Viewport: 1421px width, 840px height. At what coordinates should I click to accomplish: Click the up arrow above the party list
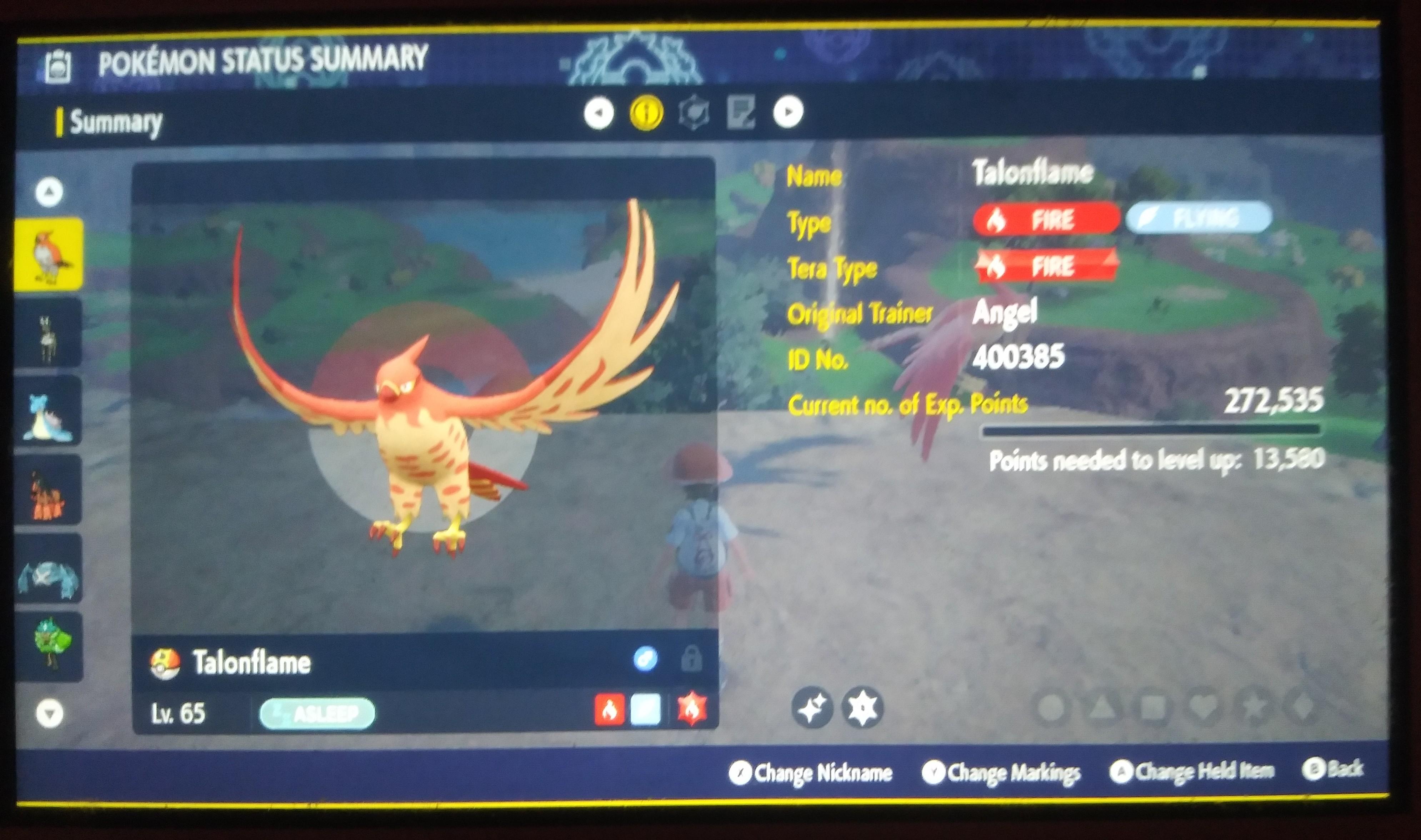coord(49,191)
